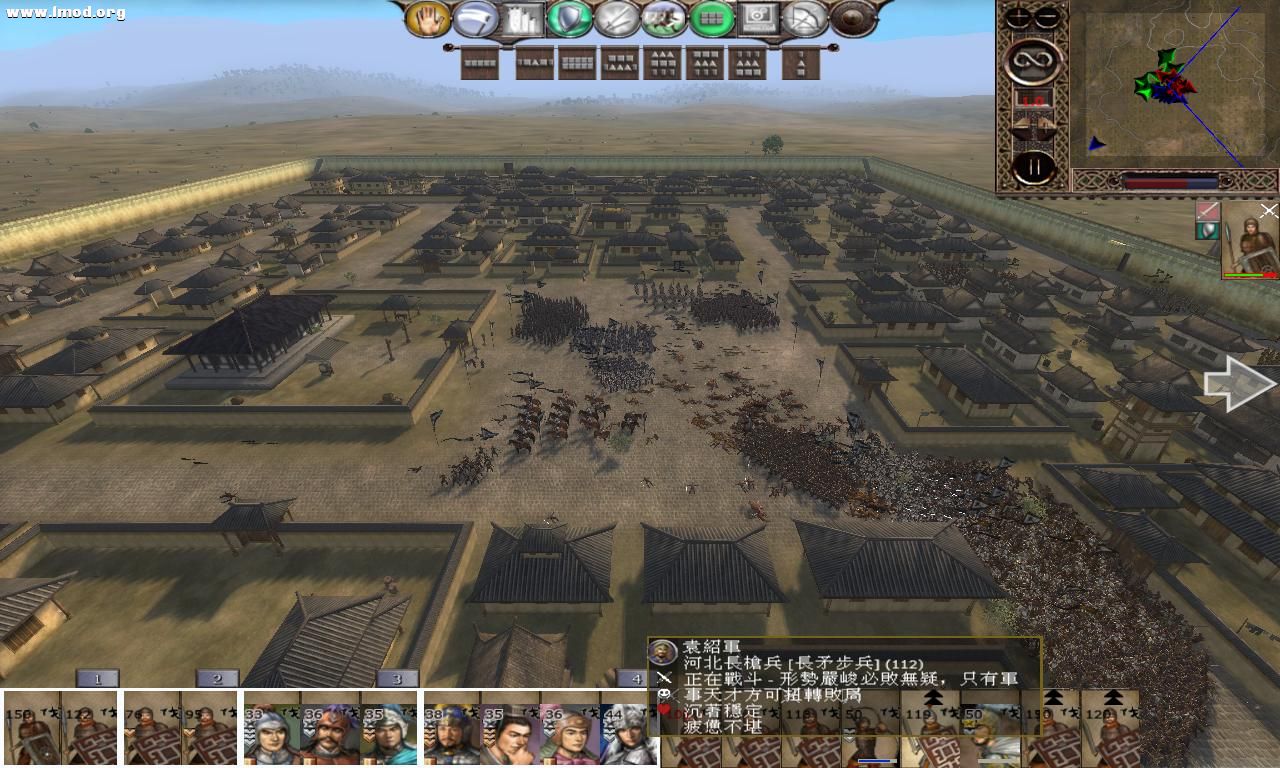
Task: Click the crossed swords fire-at-will icon
Action: point(614,17)
